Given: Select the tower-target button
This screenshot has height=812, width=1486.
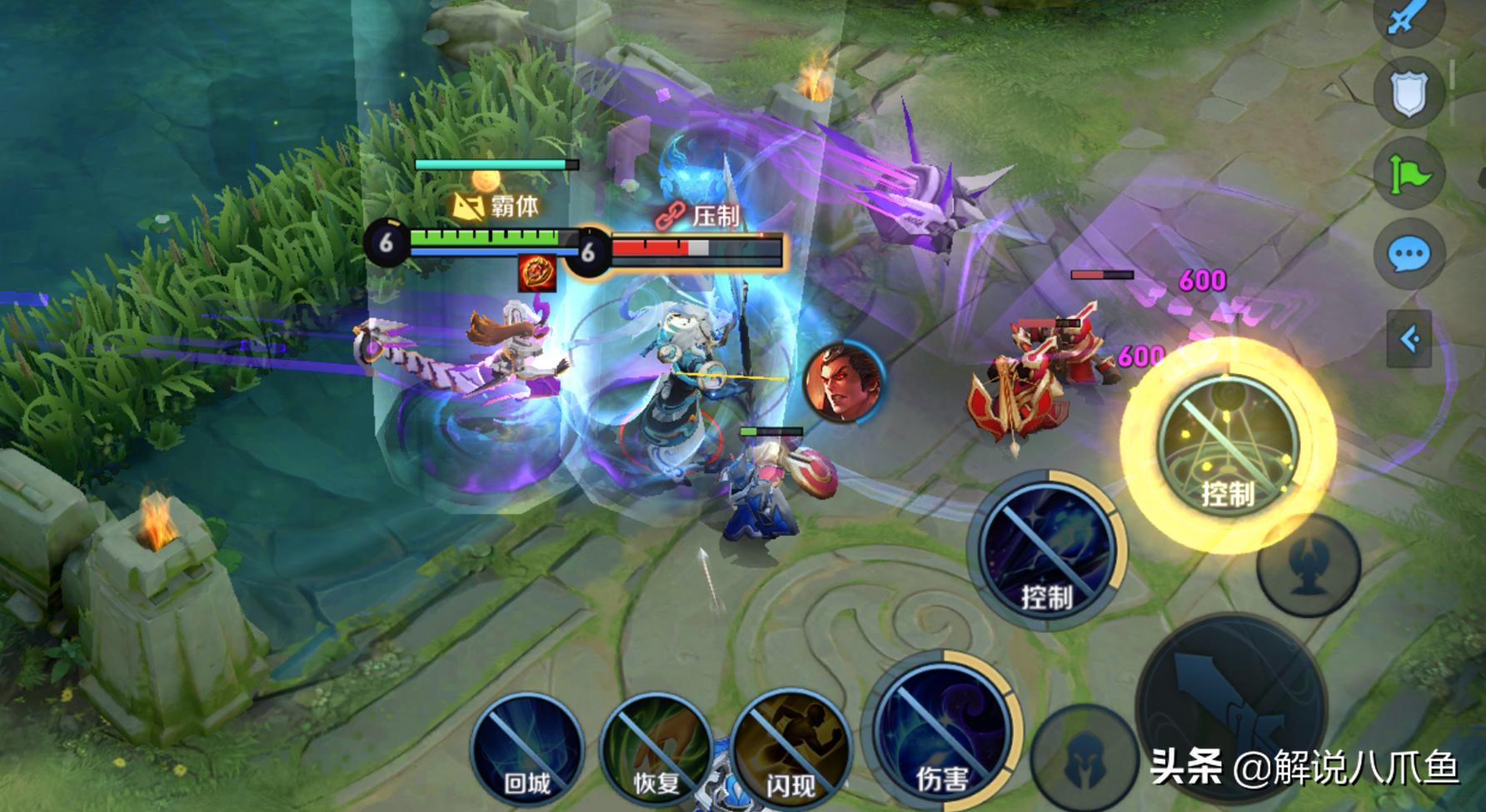Looking at the screenshot, I should [x=1308, y=566].
